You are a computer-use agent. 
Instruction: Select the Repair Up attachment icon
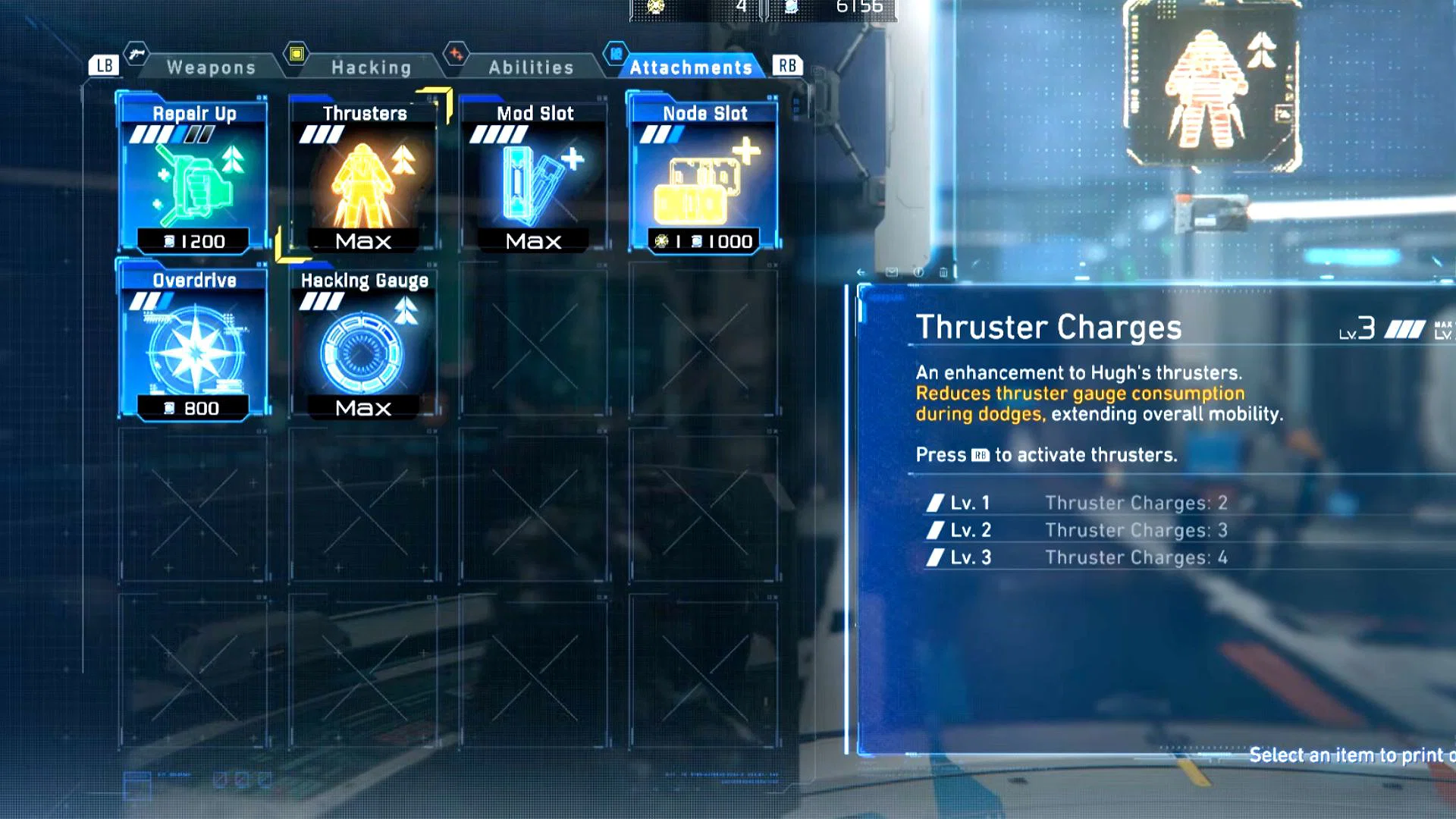[x=192, y=178]
